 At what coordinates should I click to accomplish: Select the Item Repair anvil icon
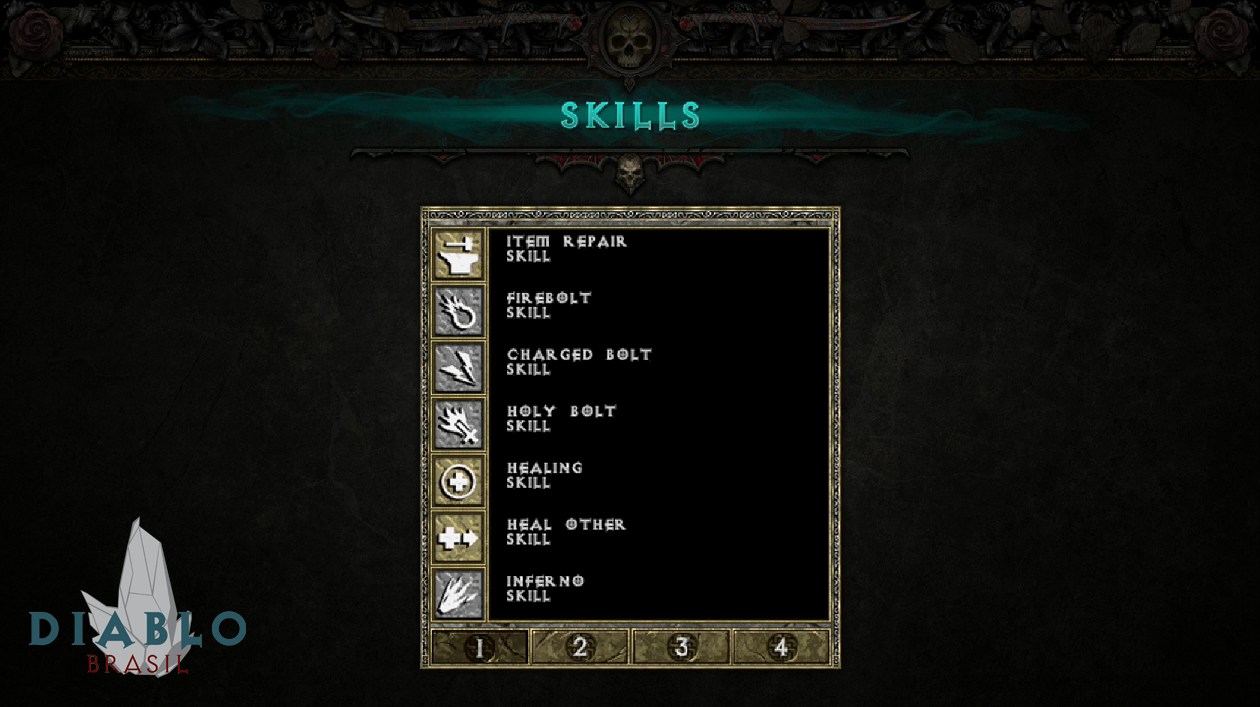[459, 255]
